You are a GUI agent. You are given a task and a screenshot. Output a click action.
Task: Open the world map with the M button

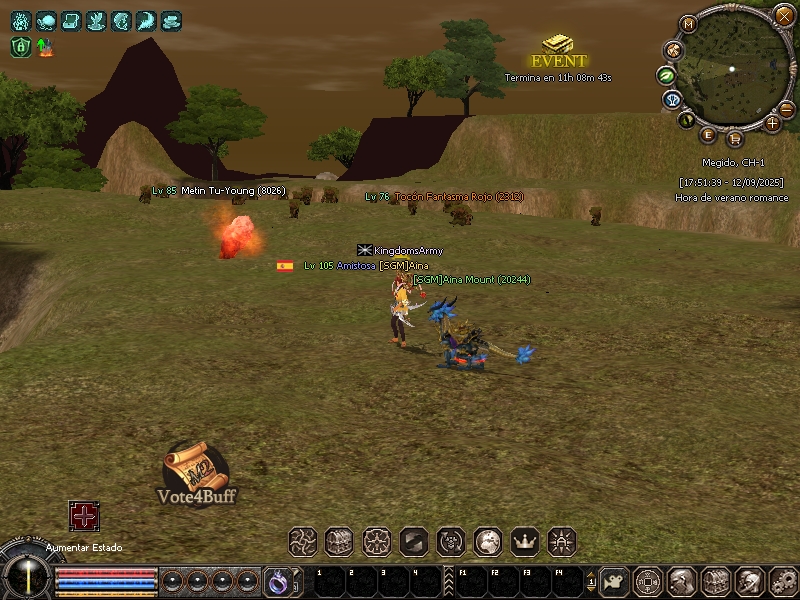[x=687, y=24]
